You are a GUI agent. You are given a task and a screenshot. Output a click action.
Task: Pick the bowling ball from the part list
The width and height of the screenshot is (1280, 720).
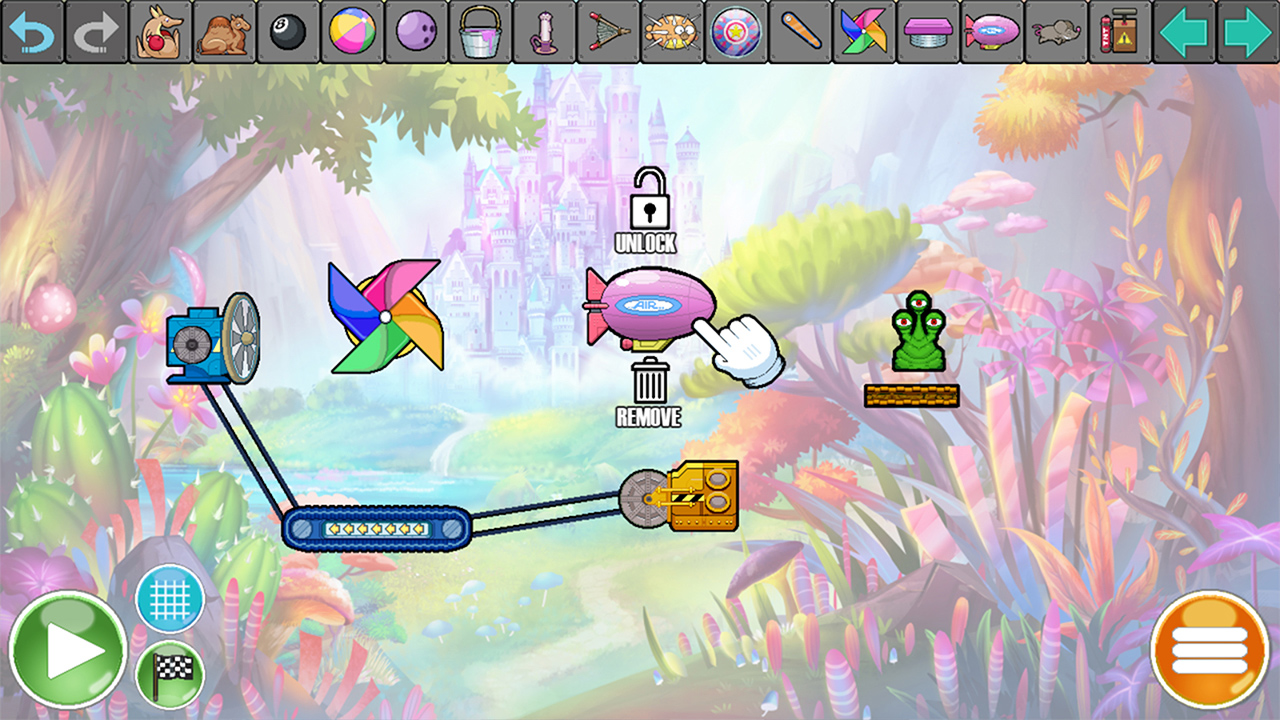coord(417,33)
